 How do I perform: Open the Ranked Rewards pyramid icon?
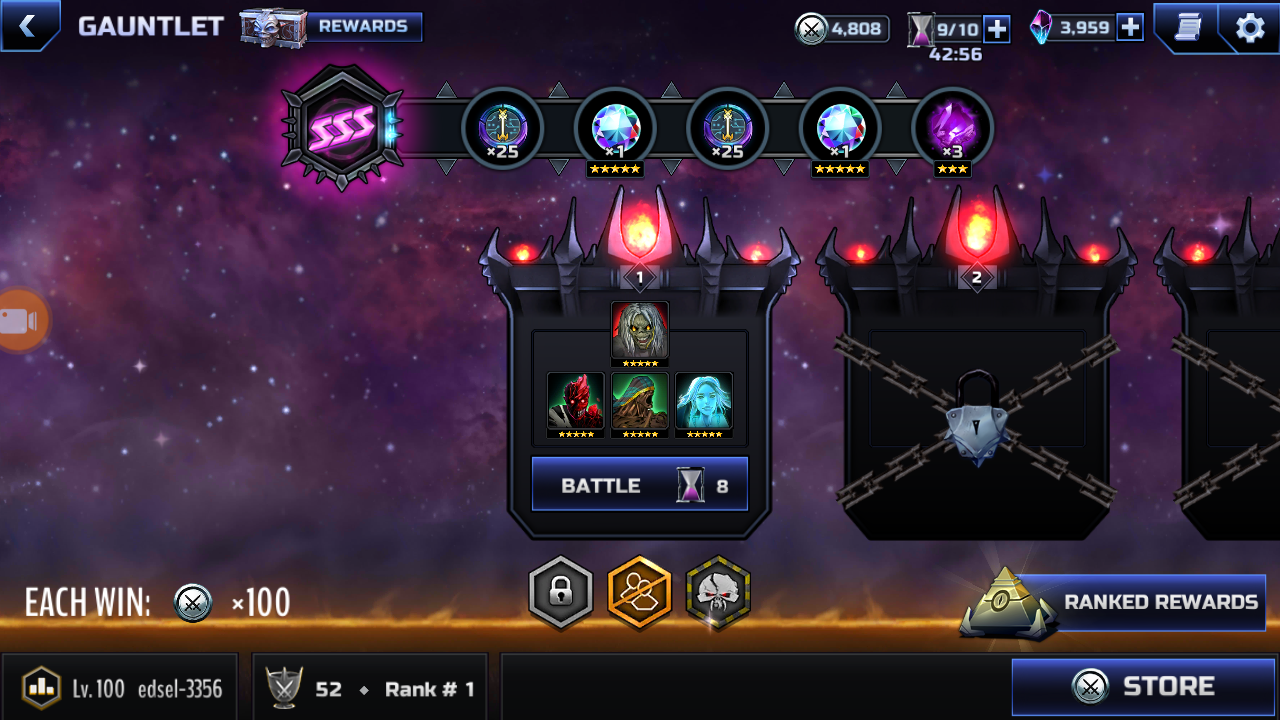[1007, 601]
